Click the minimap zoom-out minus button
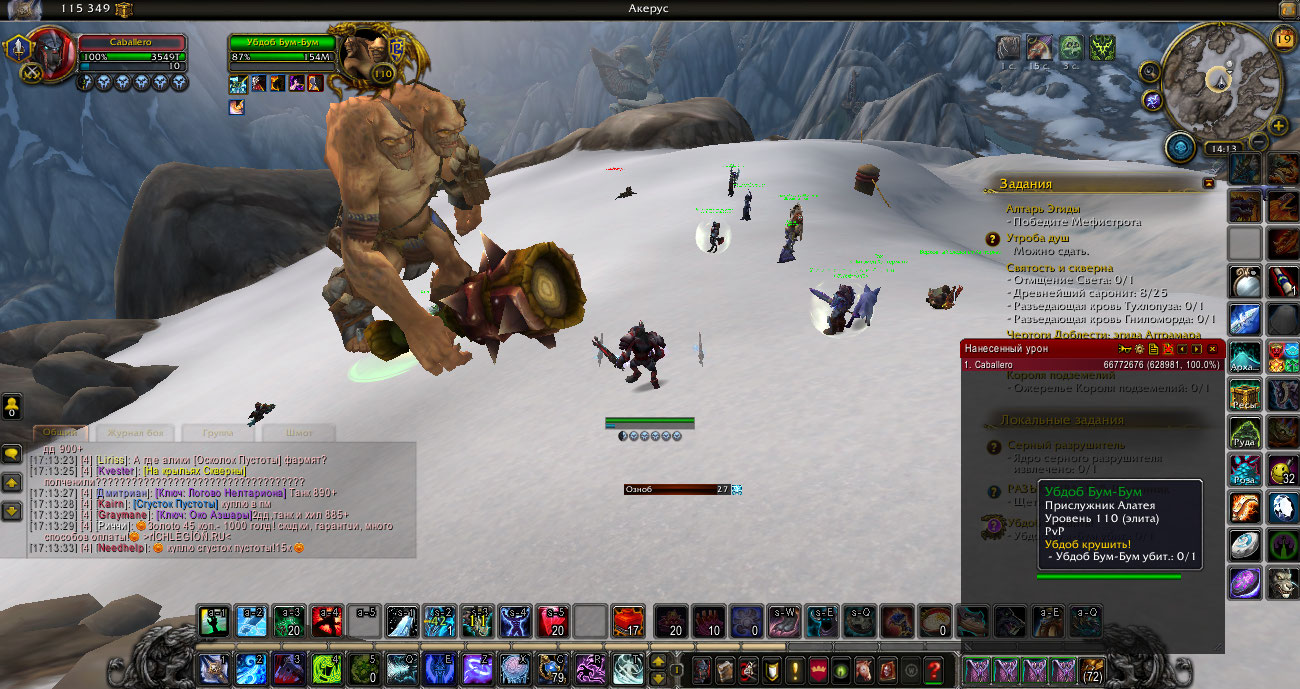The height and width of the screenshot is (689, 1300). click(x=1259, y=142)
